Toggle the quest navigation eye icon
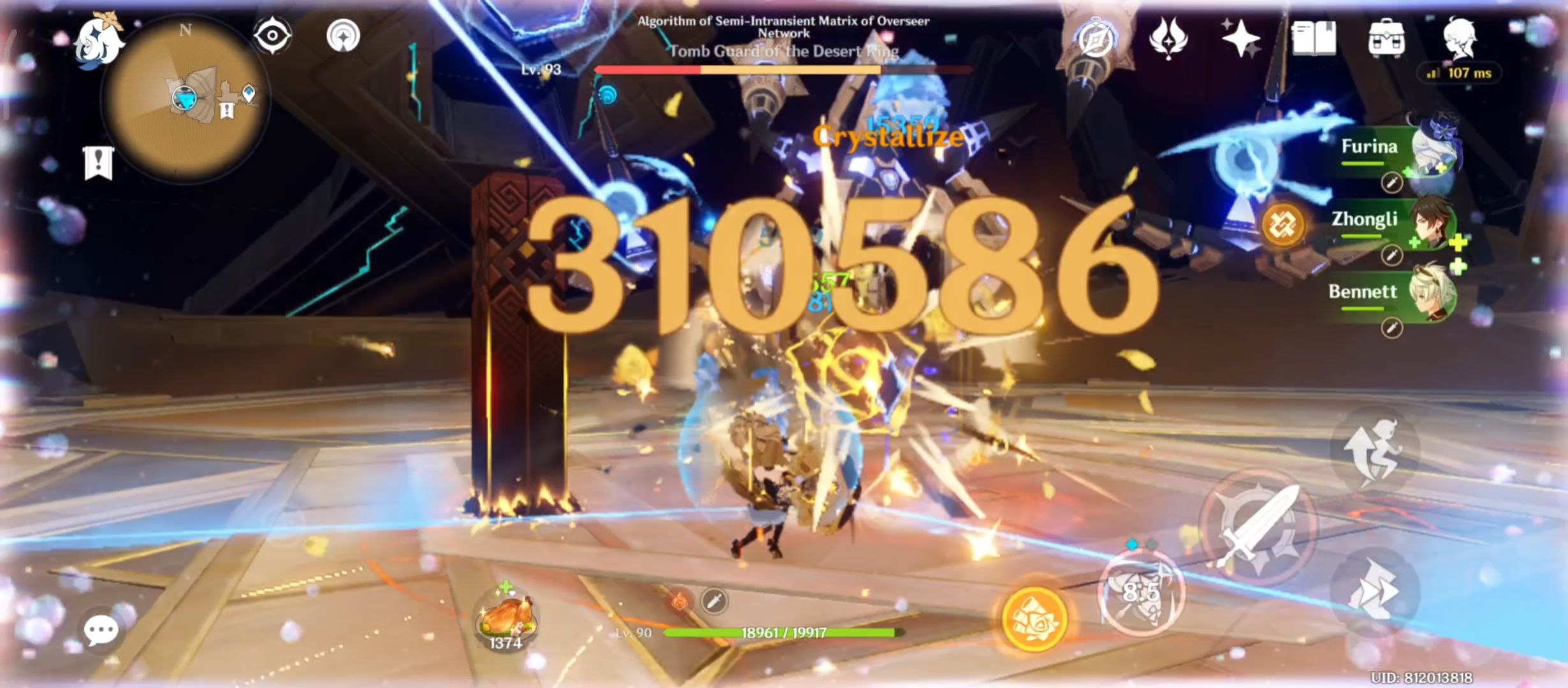 point(274,37)
